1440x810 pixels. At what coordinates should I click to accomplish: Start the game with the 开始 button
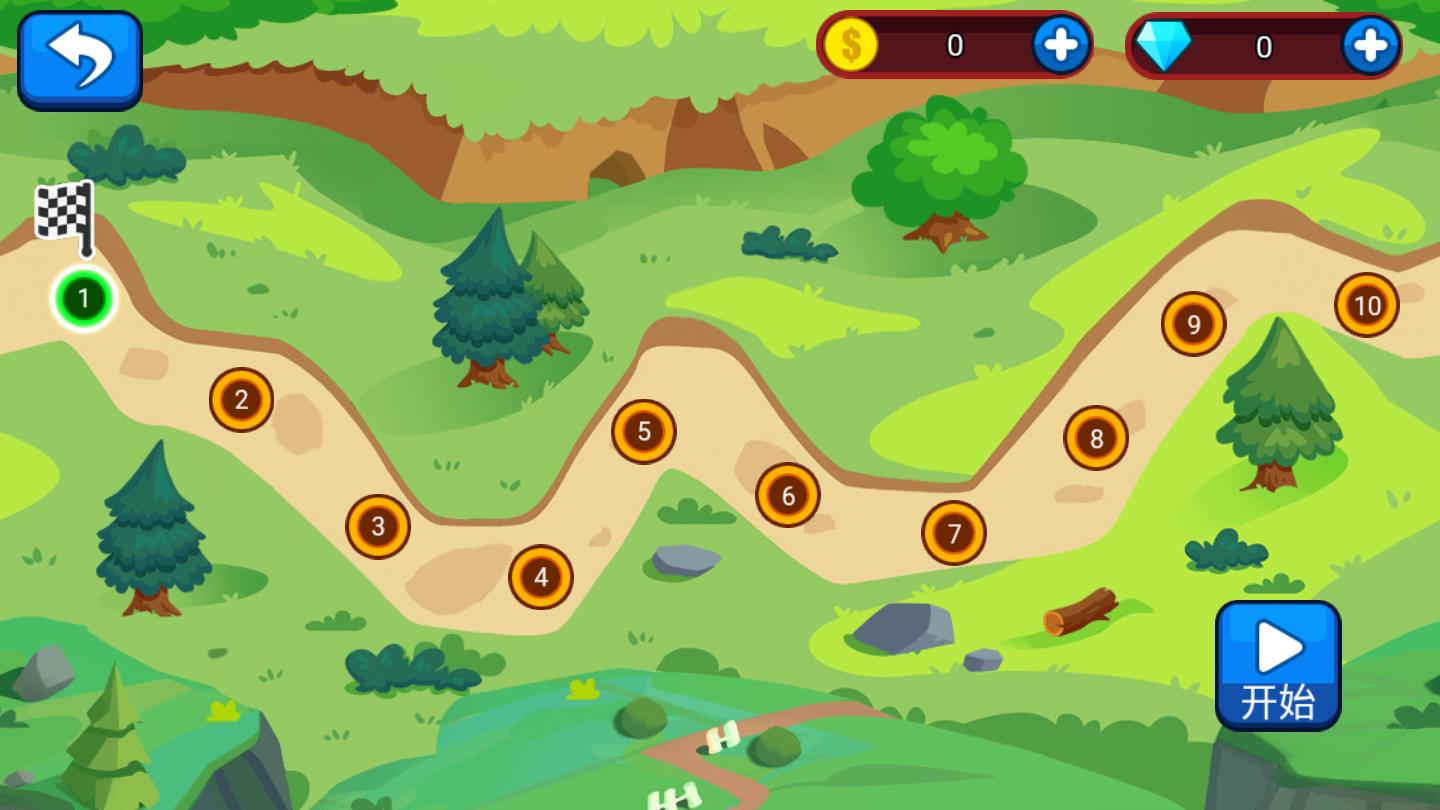click(1278, 665)
